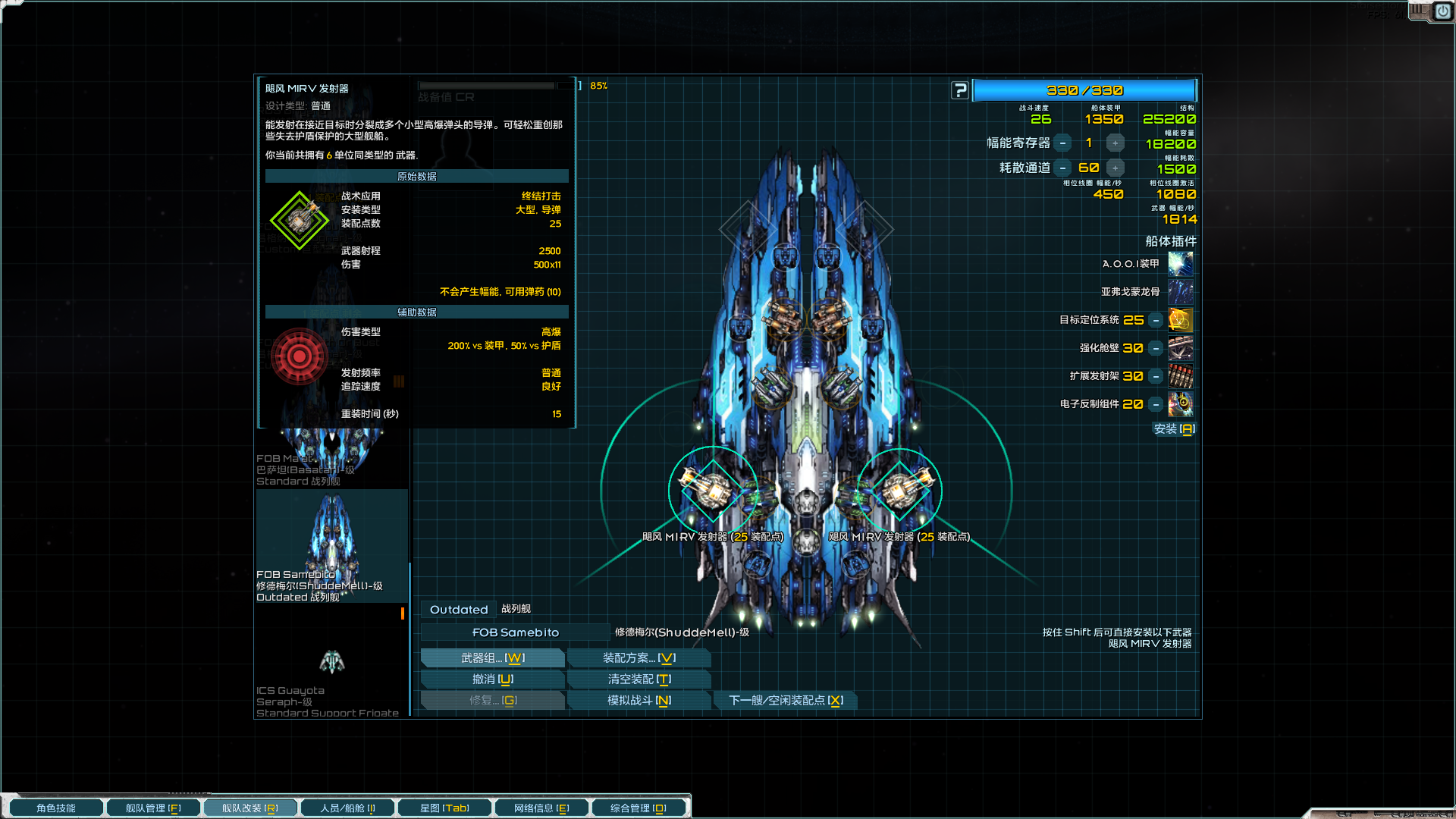Remove 目标定位系统 with its minus toggle
The width and height of the screenshot is (1456, 819).
pos(1155,320)
